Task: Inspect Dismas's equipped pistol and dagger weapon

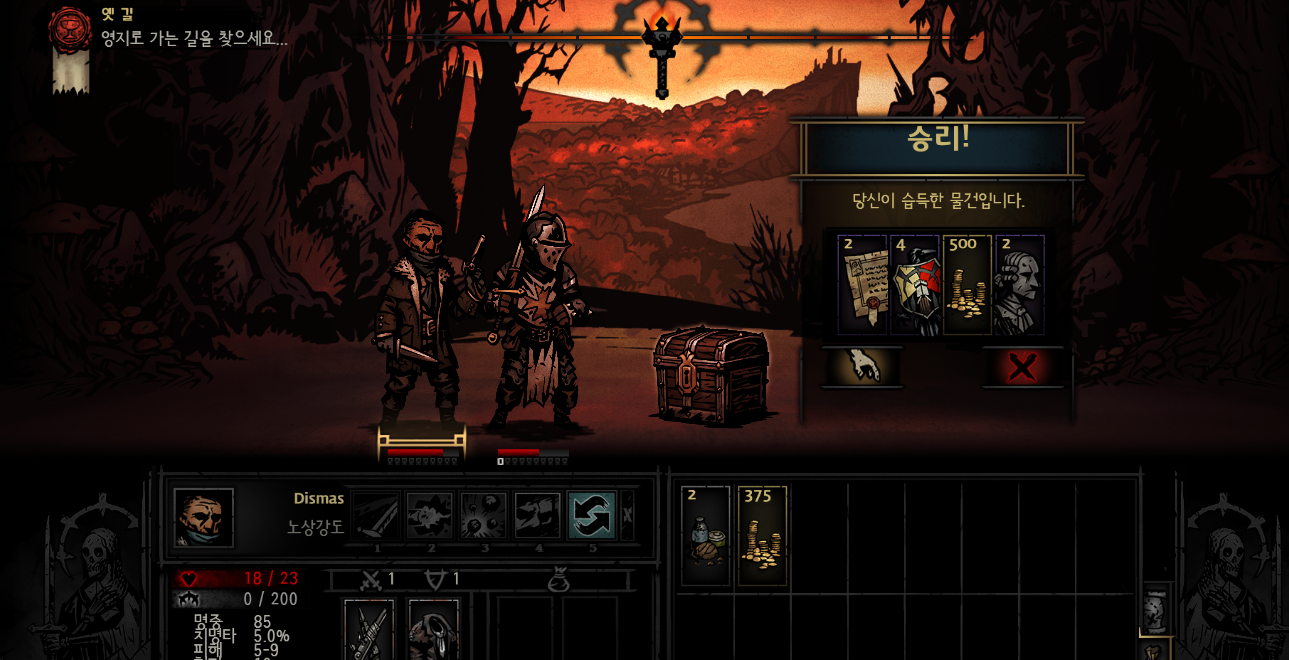Action: tap(369, 630)
